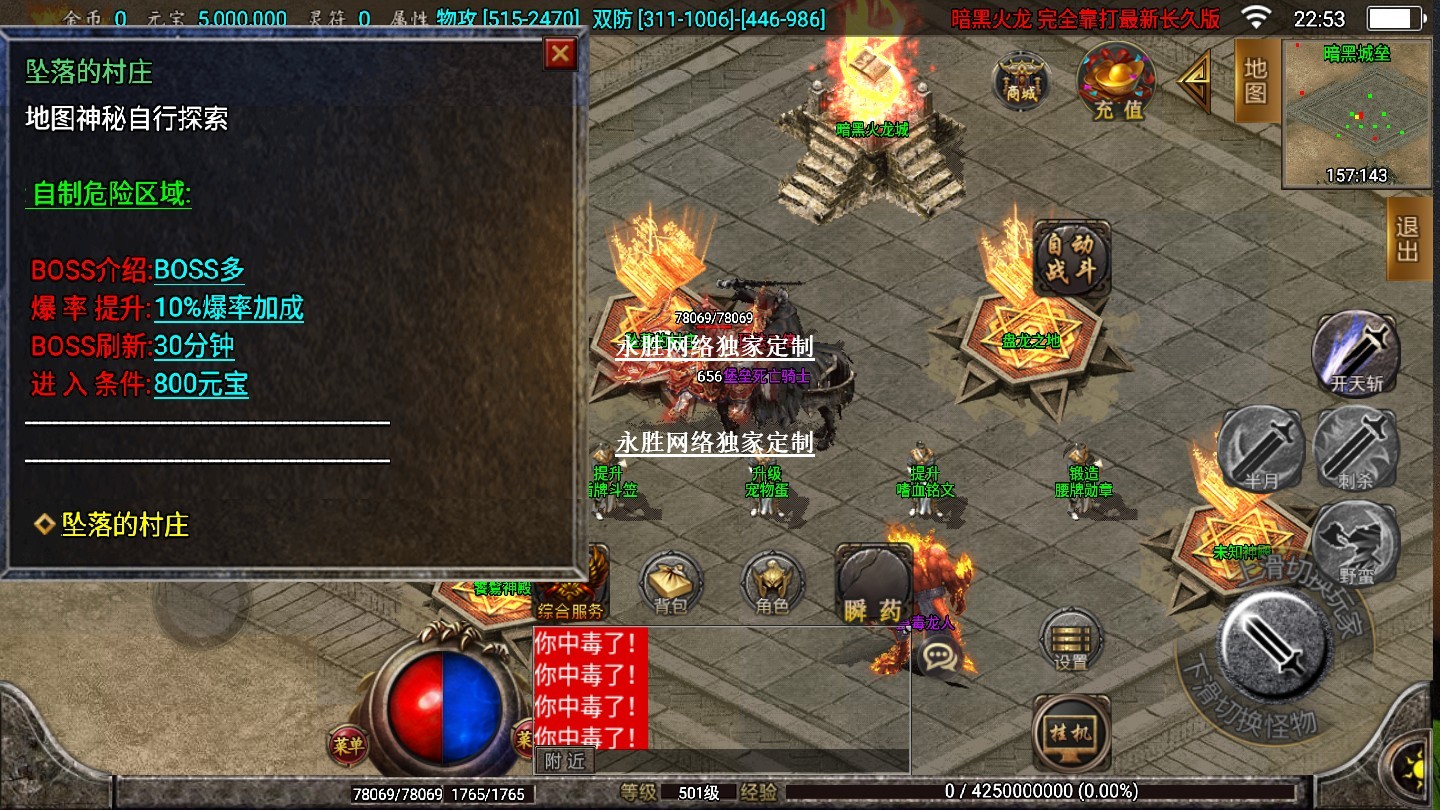Toggle 自动战斗 auto battle
The width and height of the screenshot is (1440, 810).
point(1071,258)
